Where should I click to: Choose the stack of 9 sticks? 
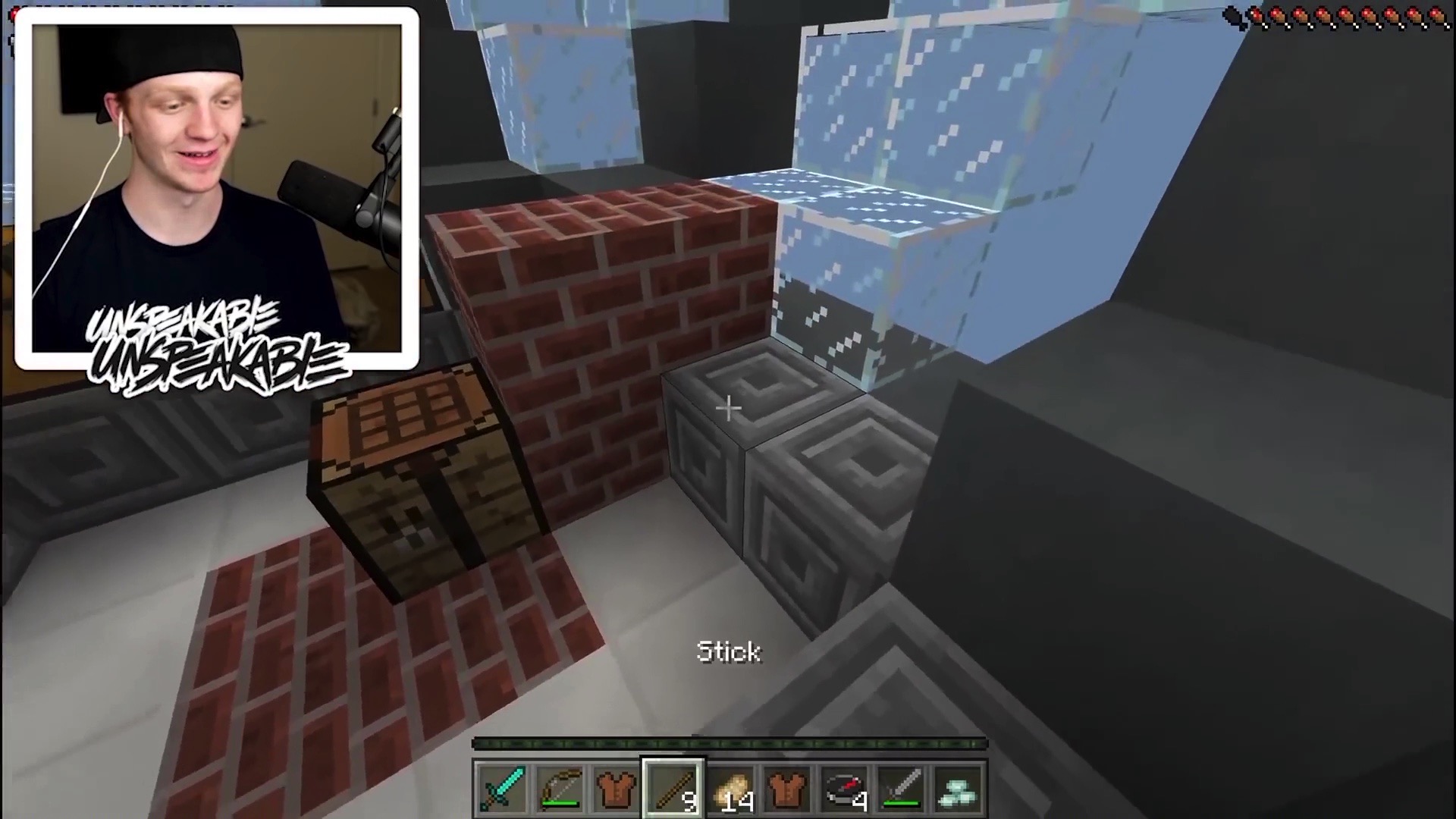coord(673,789)
